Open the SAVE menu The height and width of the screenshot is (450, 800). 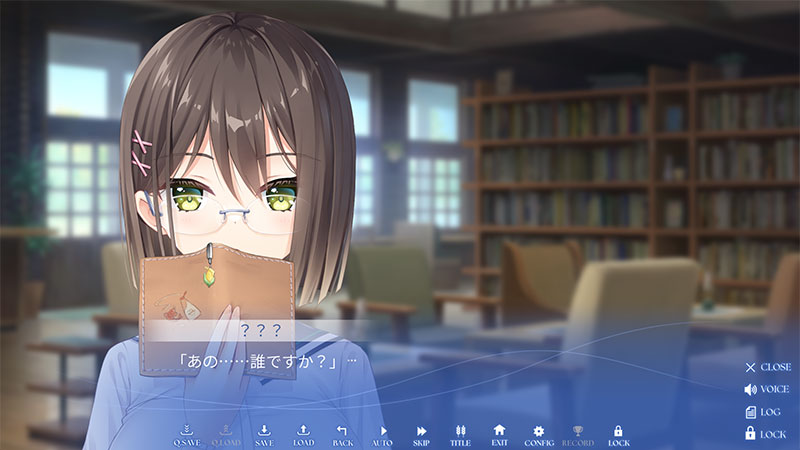pyautogui.click(x=264, y=434)
